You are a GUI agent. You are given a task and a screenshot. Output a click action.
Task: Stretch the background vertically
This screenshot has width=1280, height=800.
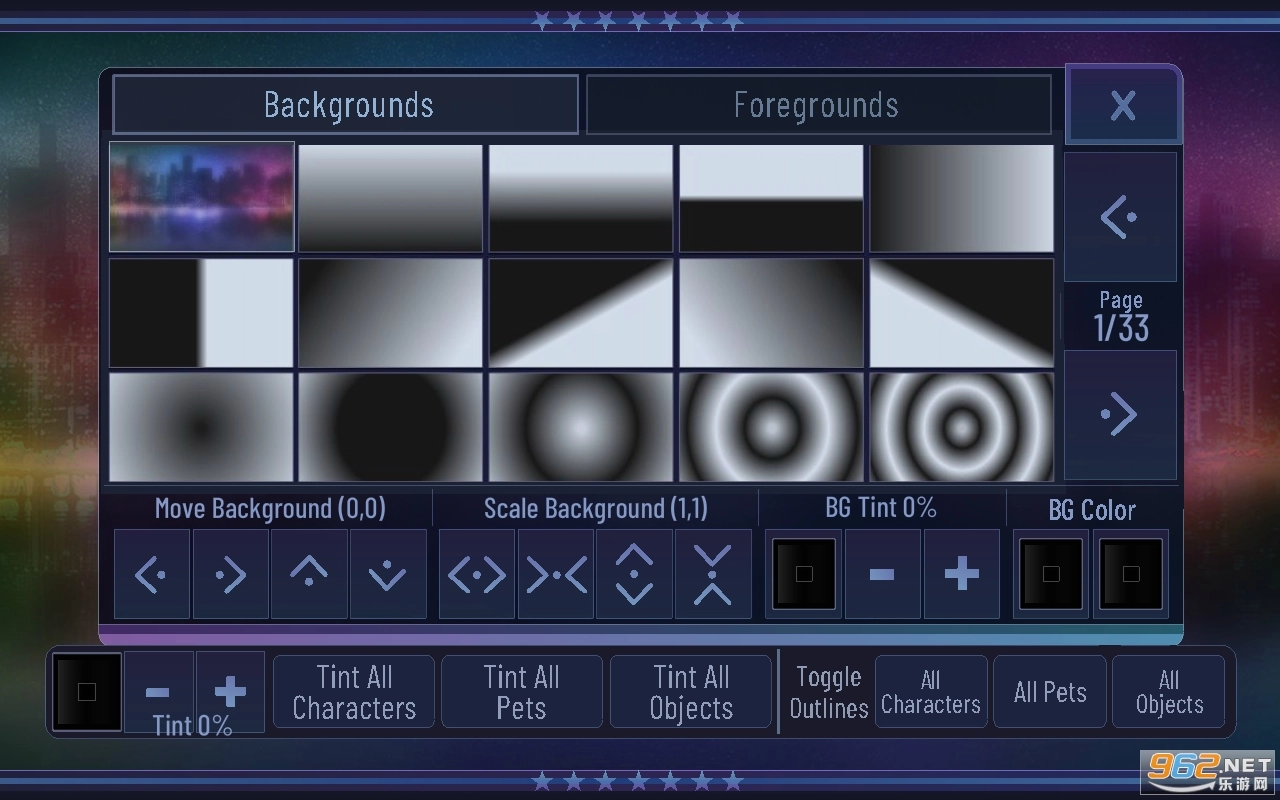634,574
